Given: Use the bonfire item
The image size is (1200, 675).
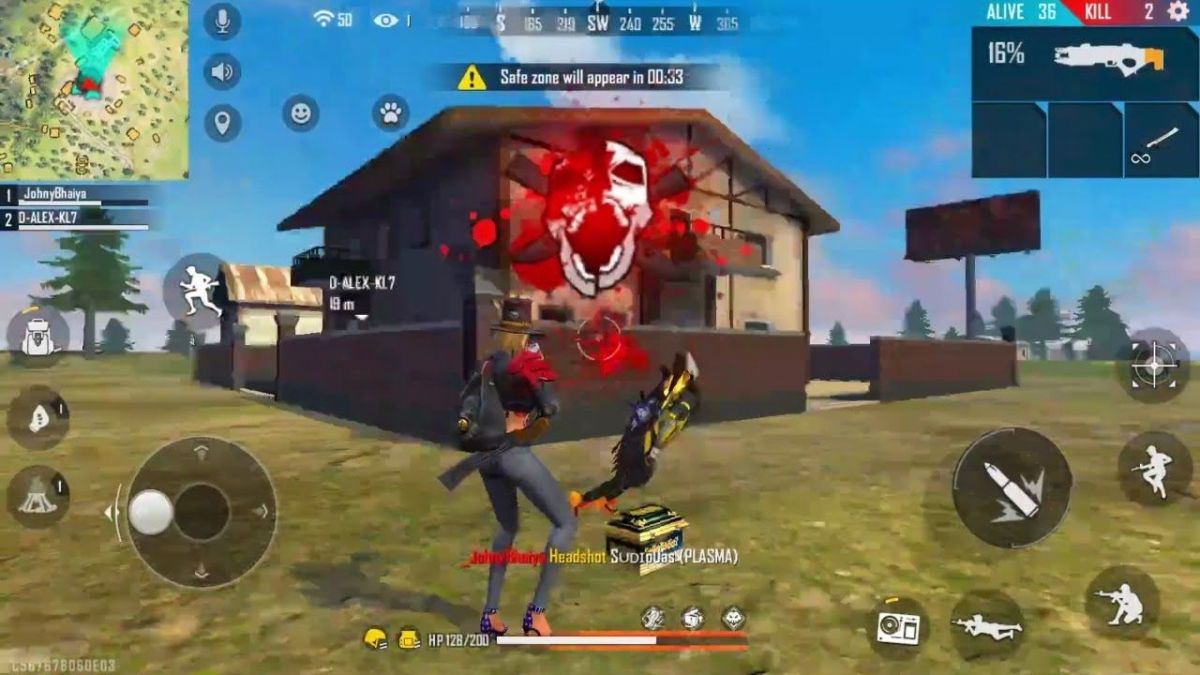Looking at the screenshot, I should (x=38, y=495).
